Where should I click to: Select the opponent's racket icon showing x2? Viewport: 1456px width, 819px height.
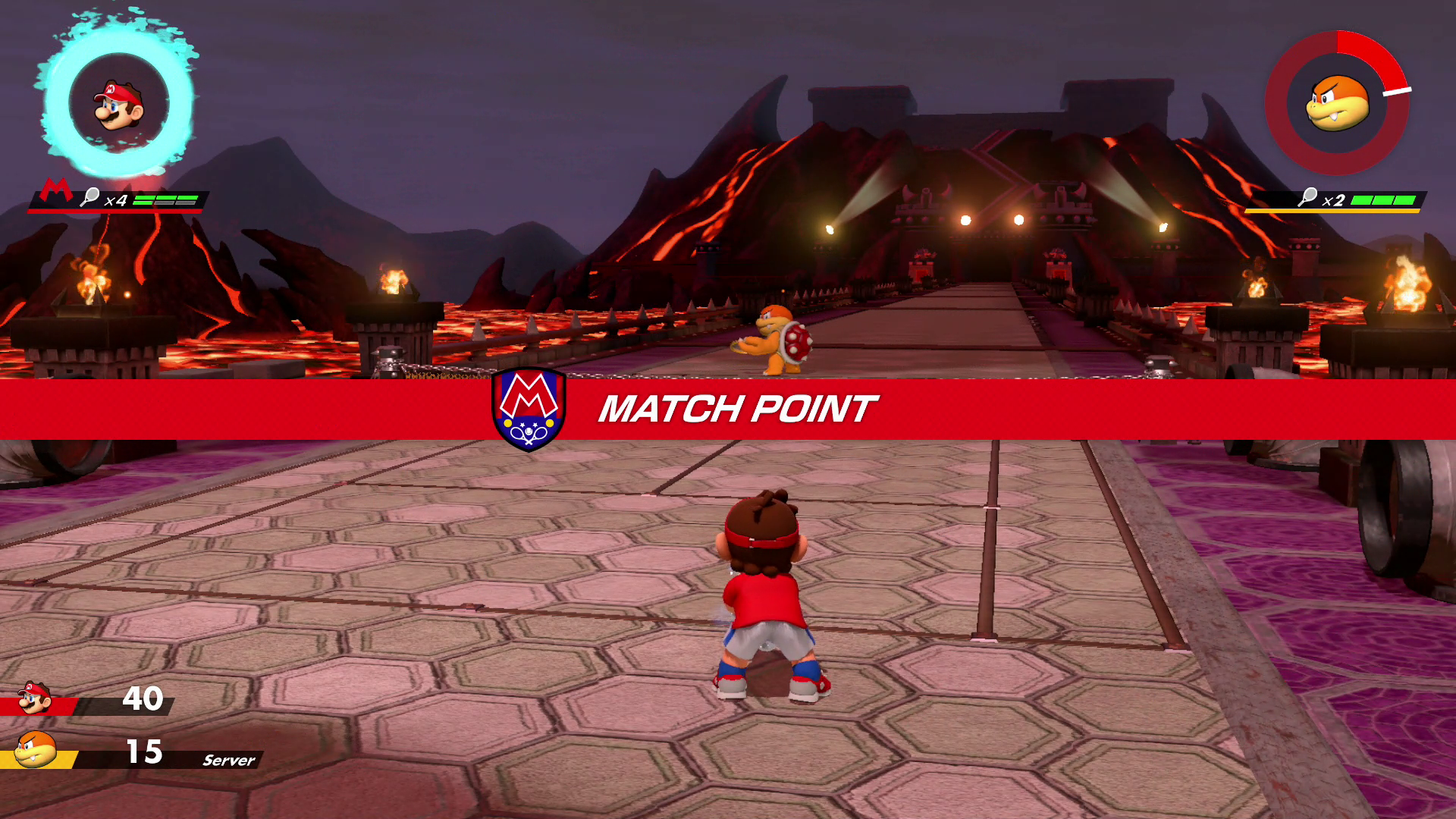pyautogui.click(x=1307, y=198)
